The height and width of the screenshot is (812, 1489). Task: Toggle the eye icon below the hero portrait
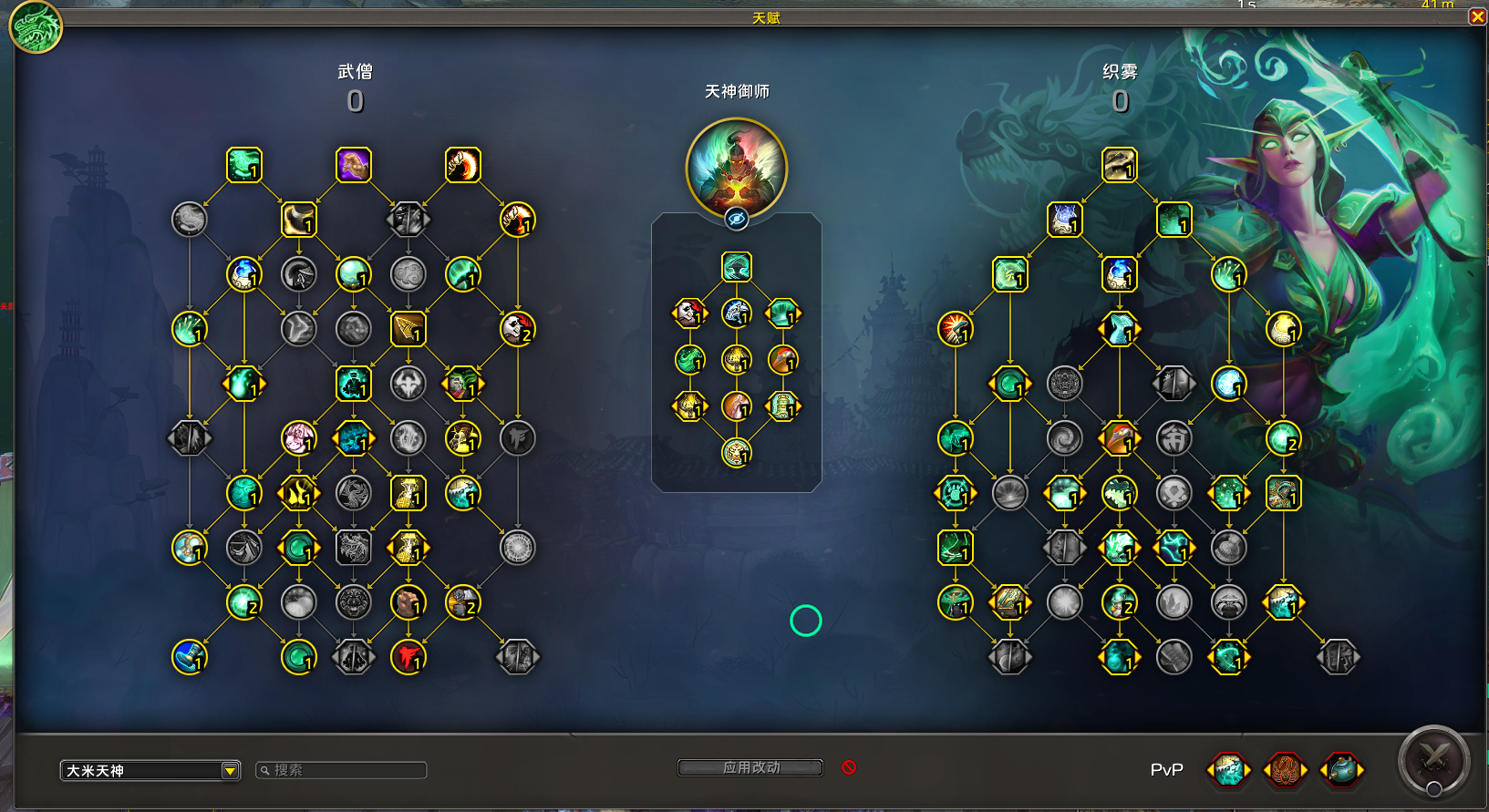click(737, 218)
